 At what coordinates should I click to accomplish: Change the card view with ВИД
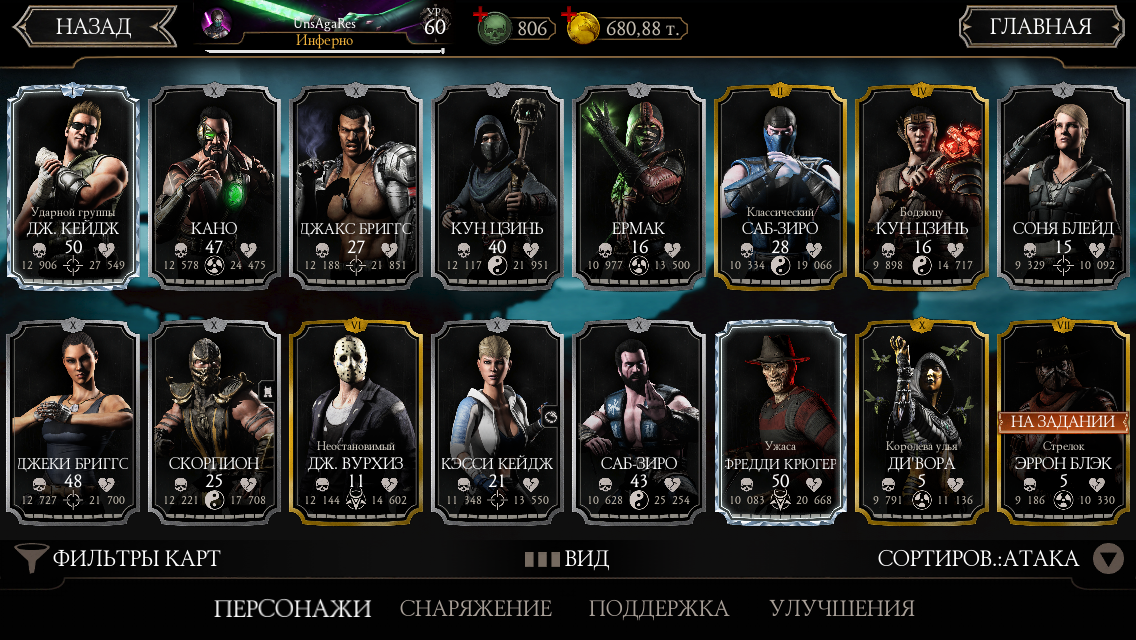coord(567,558)
